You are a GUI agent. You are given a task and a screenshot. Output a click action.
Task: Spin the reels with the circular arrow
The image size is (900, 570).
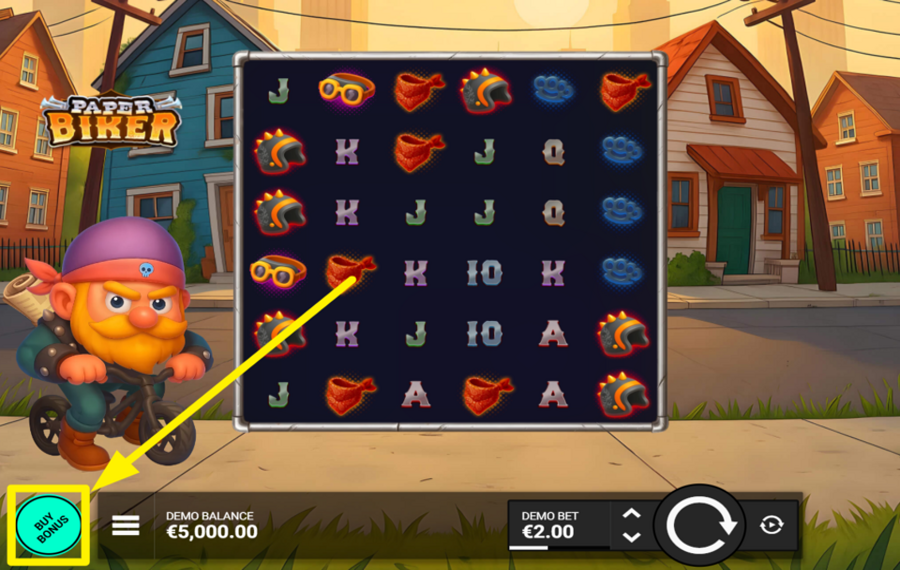(700, 525)
